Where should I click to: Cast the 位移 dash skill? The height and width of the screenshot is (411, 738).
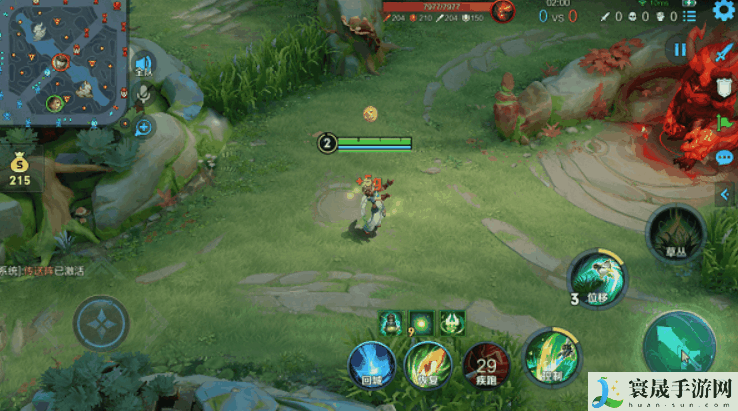(598, 278)
